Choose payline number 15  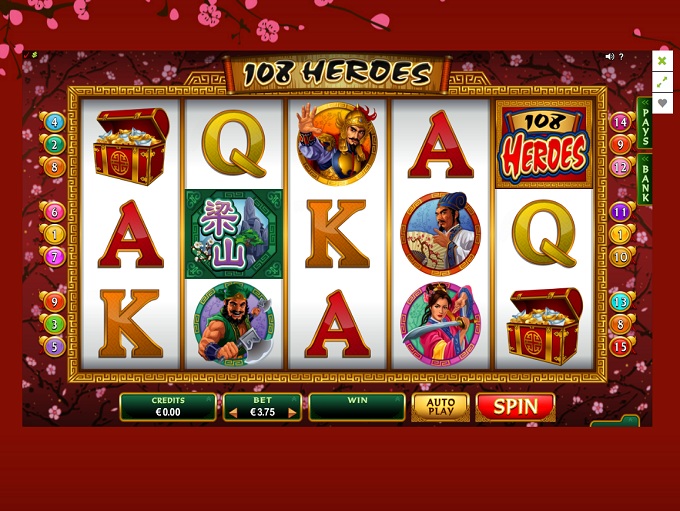coord(621,346)
